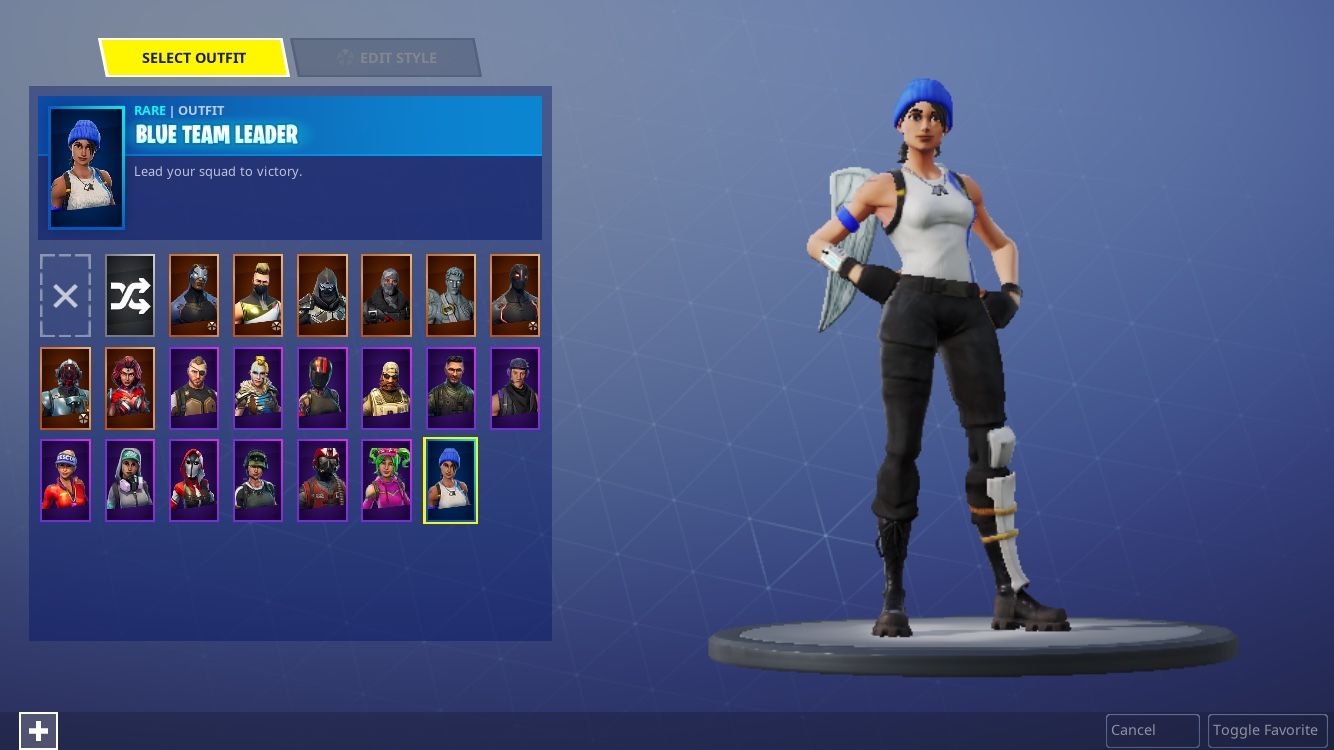The image size is (1334, 750).
Task: Click the Blue Team Leader preview portrait
Action: (86, 167)
